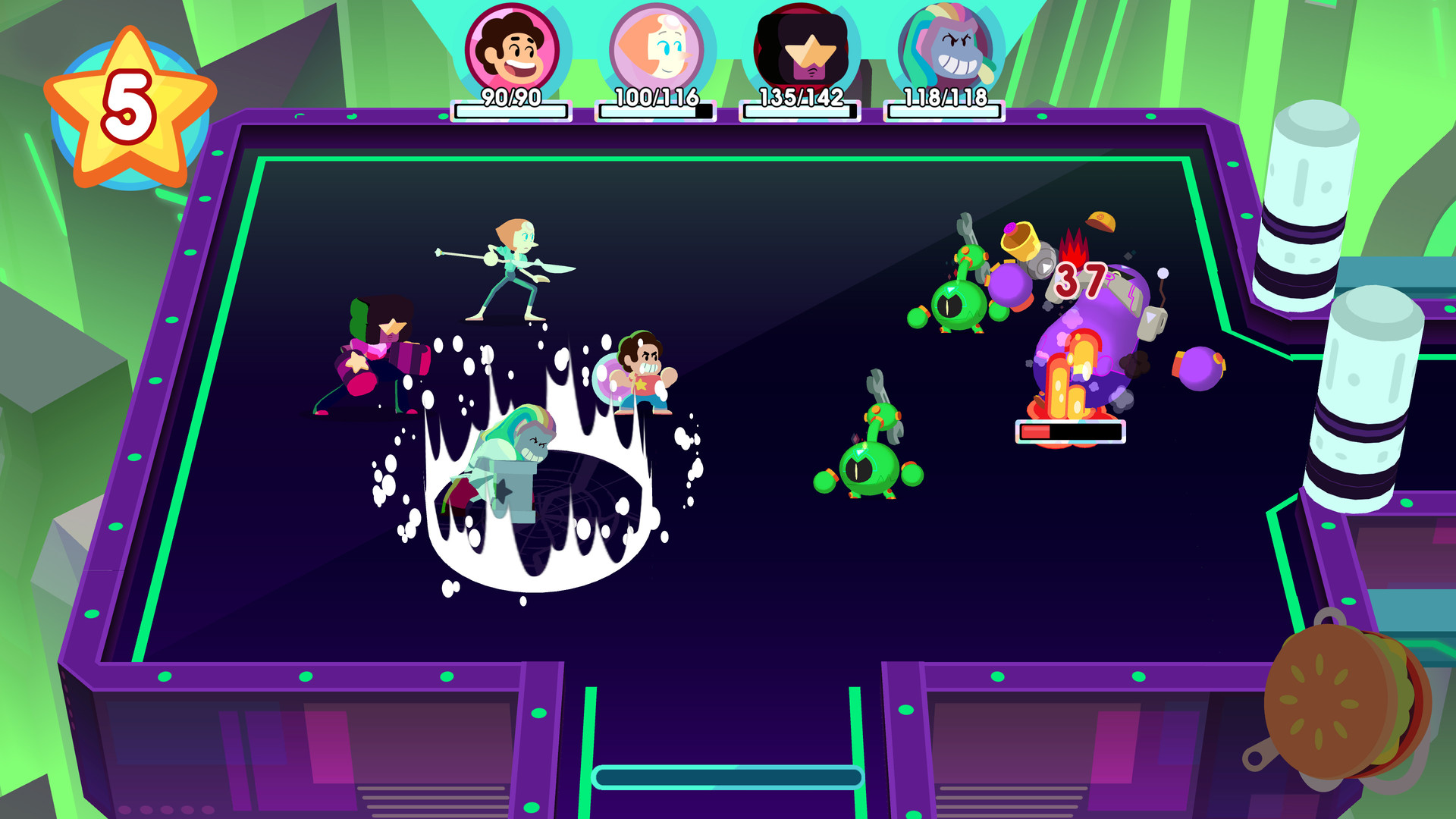Select Pearl's character portrait
Screen dimensions: 1456x819
pyautogui.click(x=654, y=47)
